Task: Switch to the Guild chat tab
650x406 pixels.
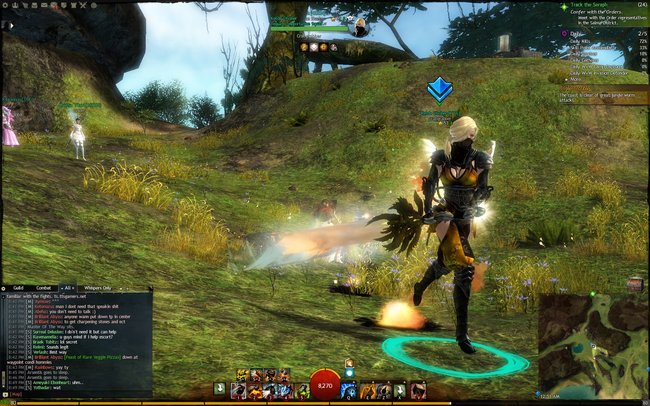Action: click(18, 288)
